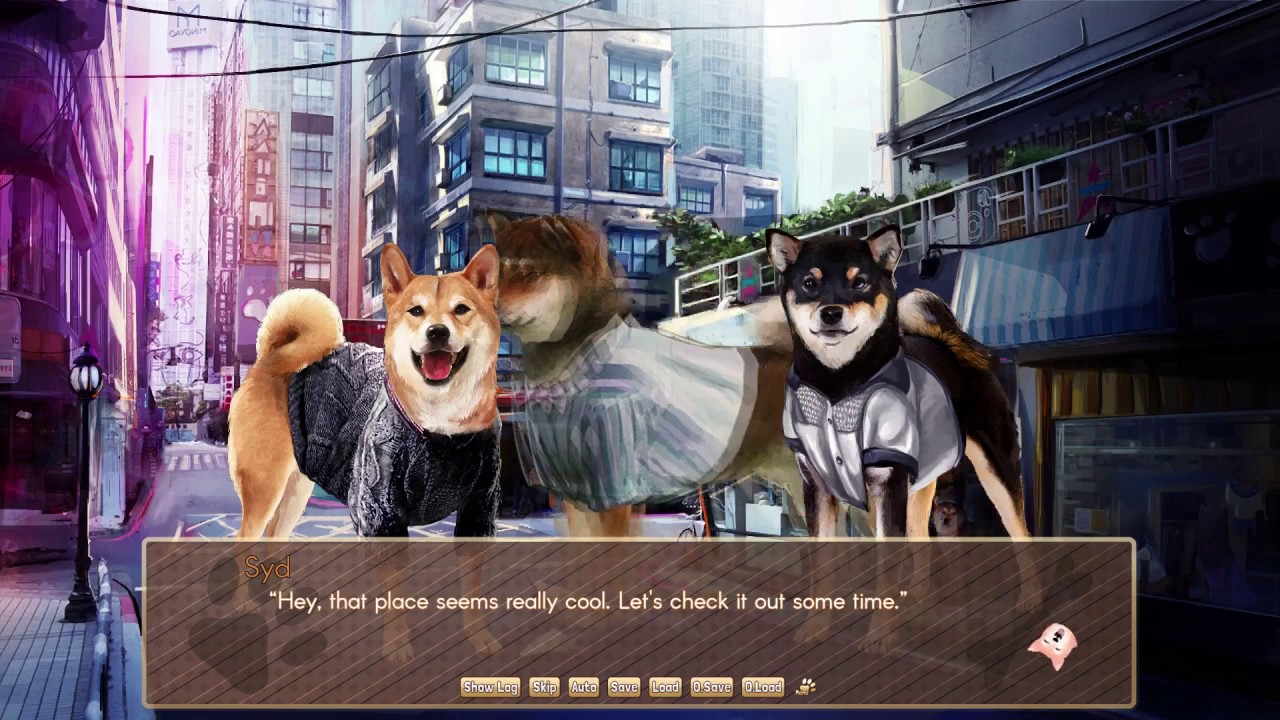Quick load the last save with Q.Load
1280x720 pixels.
coord(763,687)
